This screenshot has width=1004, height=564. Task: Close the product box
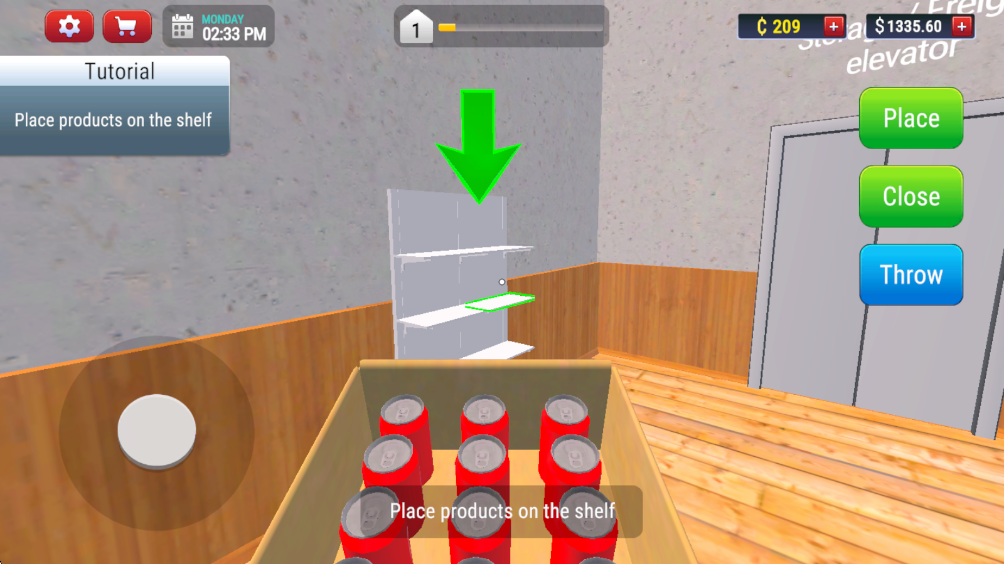911,196
